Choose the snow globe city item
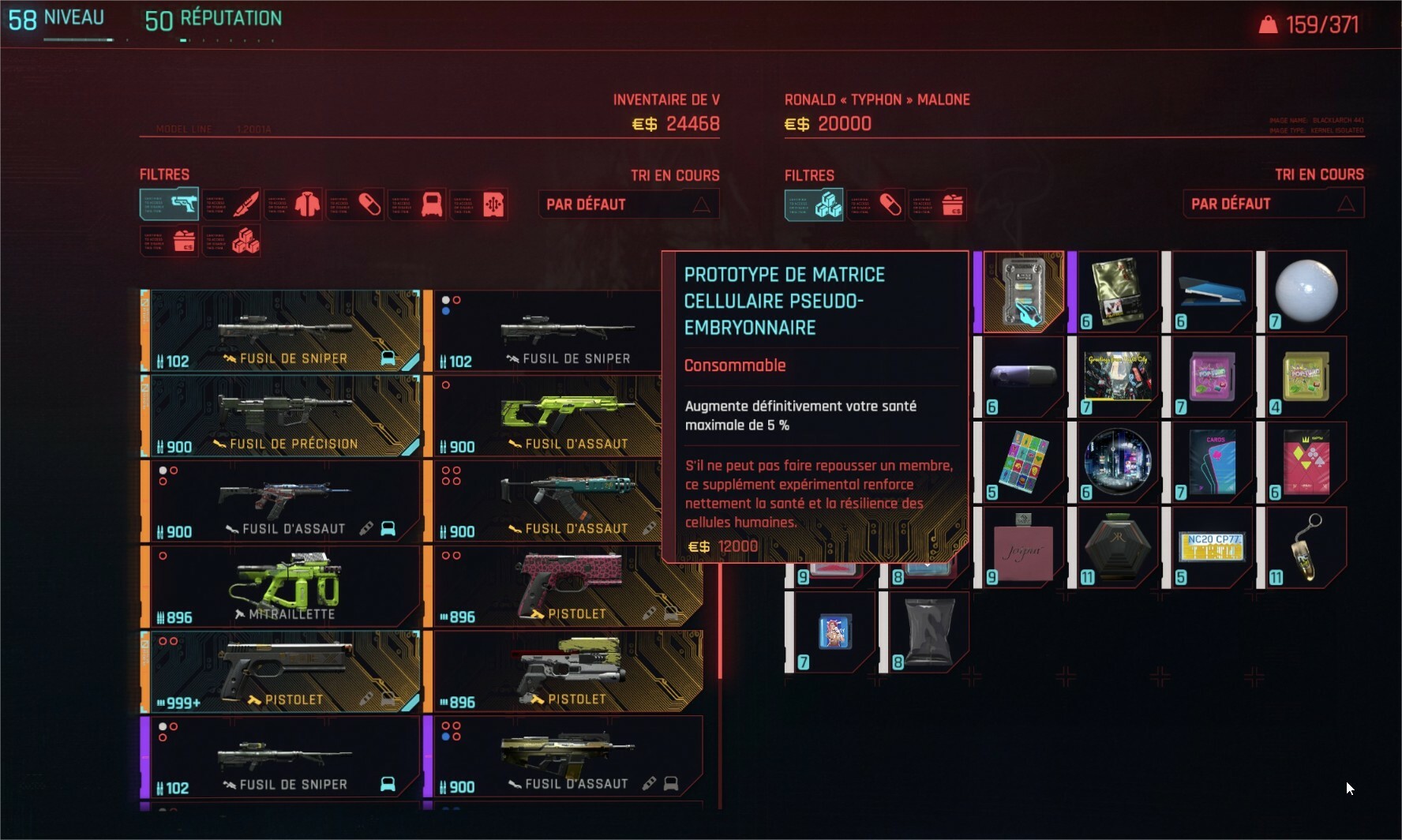The image size is (1402, 840). click(1117, 462)
